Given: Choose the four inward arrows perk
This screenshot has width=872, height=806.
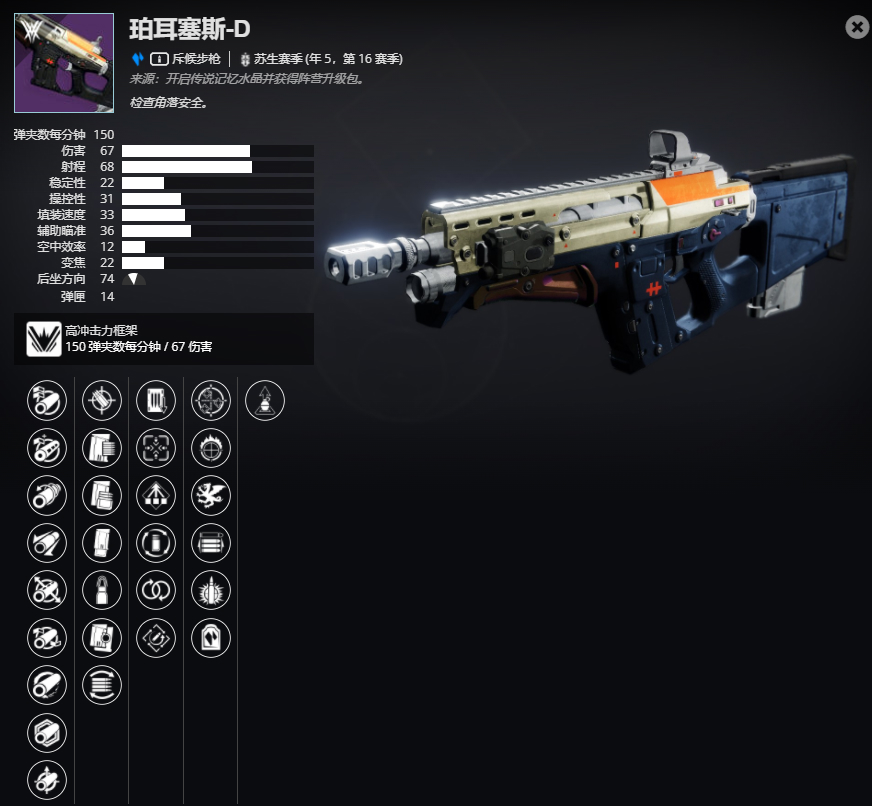Looking at the screenshot, I should [x=155, y=448].
